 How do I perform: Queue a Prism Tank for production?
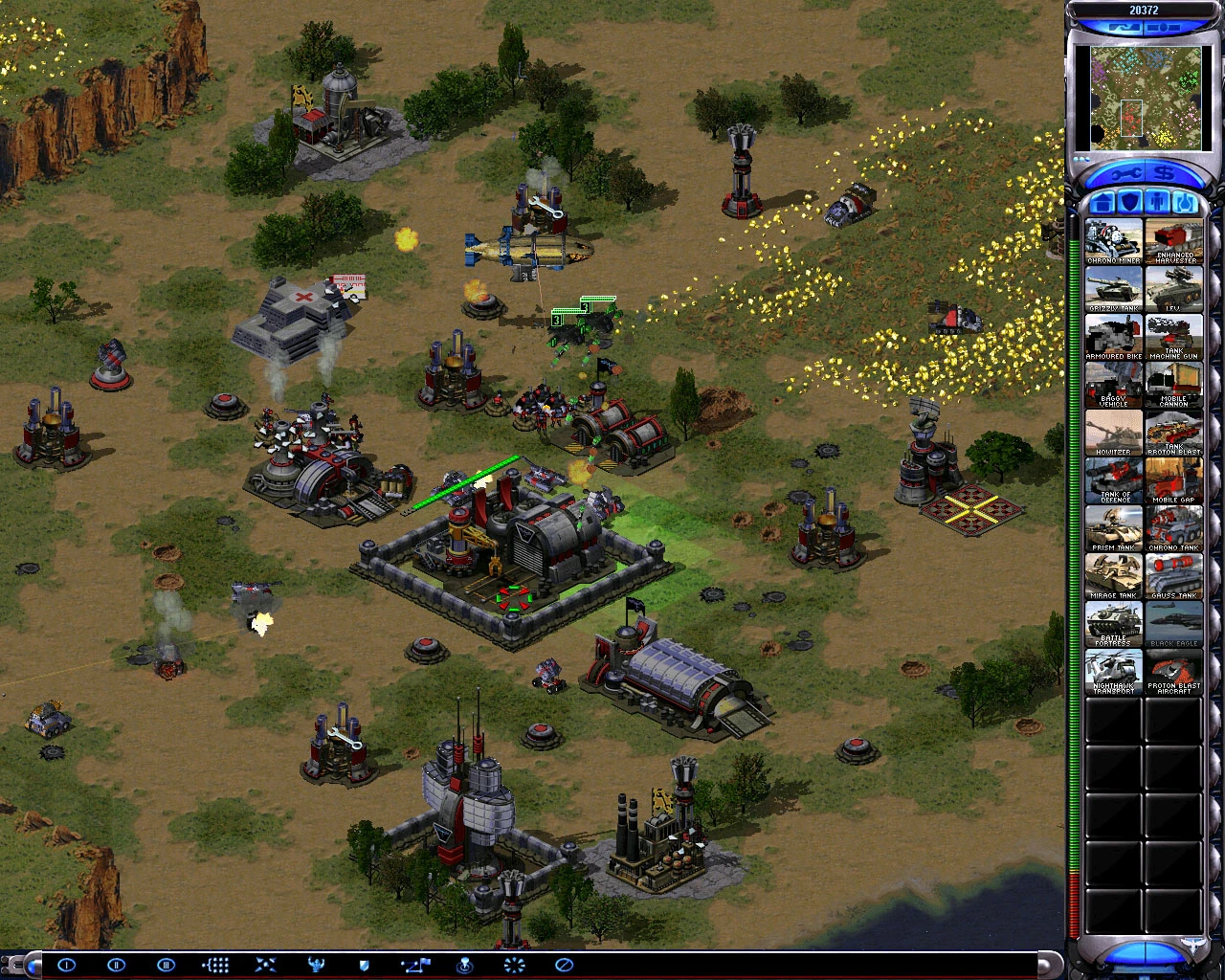[x=1113, y=526]
